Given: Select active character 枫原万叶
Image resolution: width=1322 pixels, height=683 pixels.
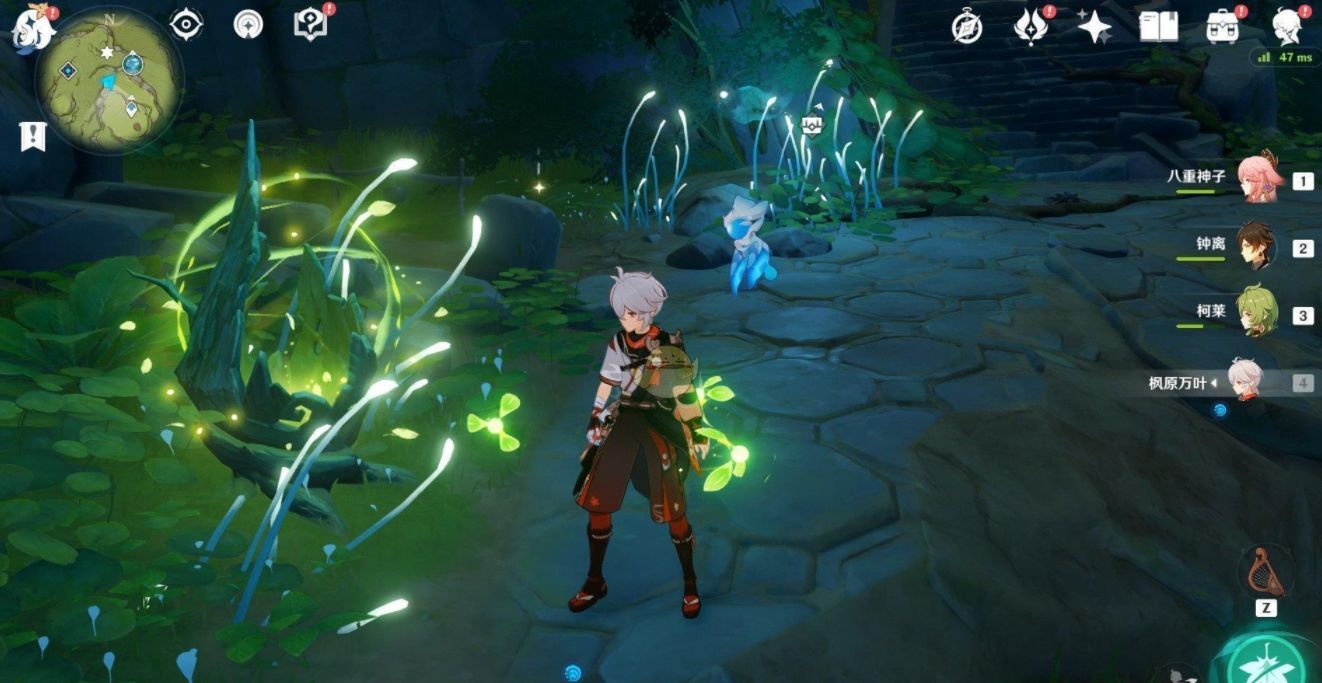Looking at the screenshot, I should [1247, 382].
